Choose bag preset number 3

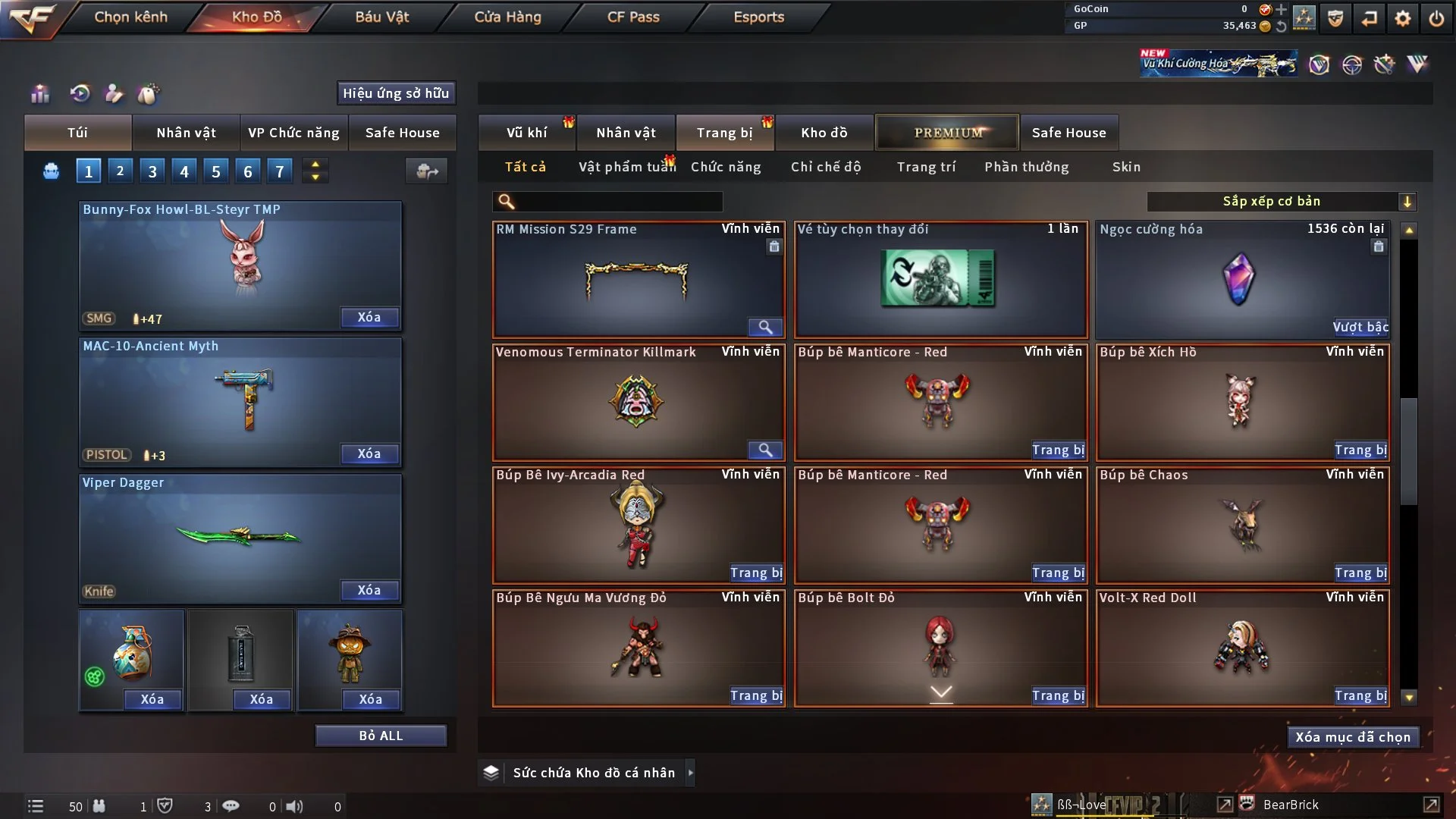(x=152, y=171)
